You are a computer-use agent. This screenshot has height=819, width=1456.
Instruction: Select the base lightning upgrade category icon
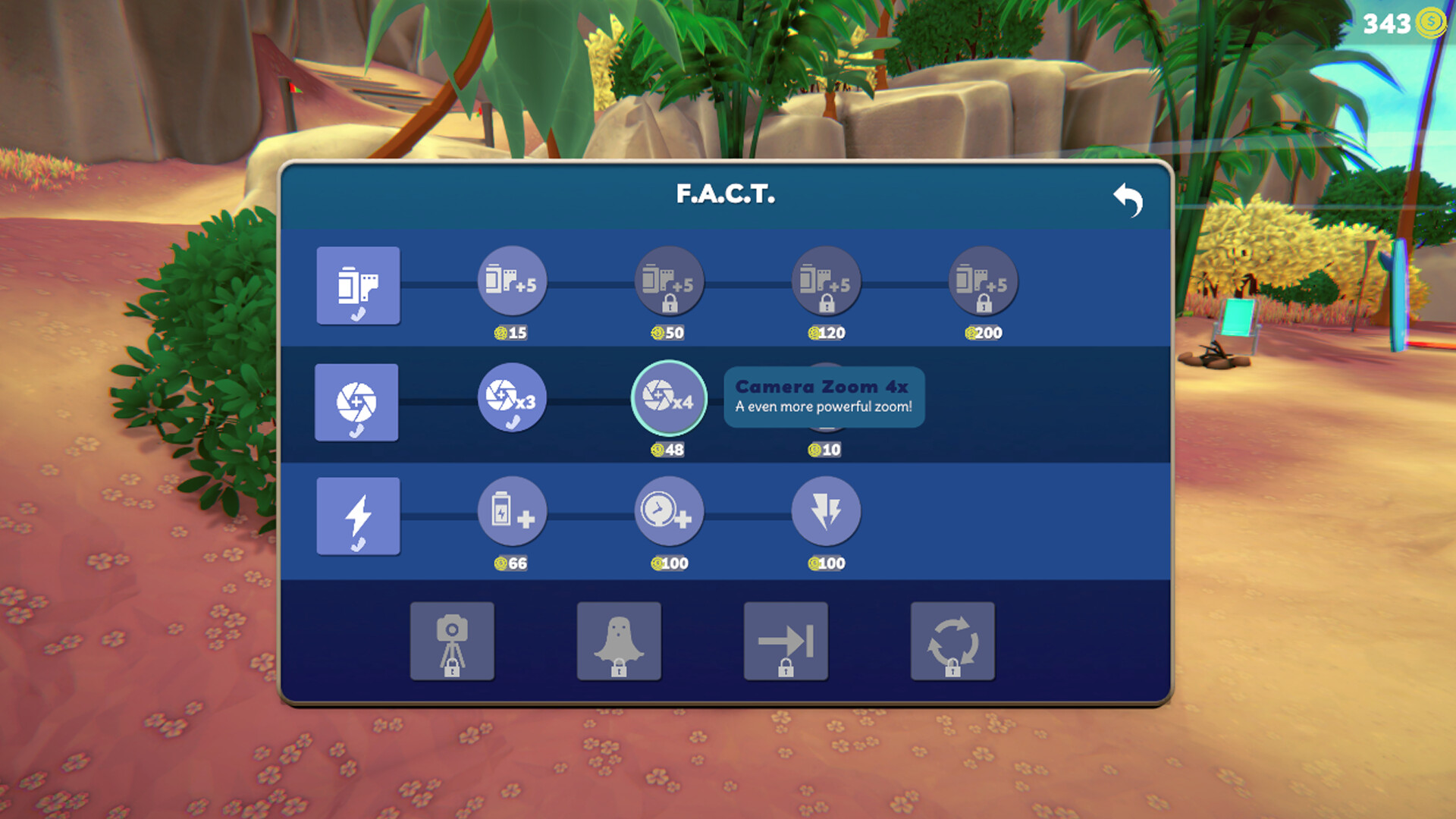click(358, 516)
